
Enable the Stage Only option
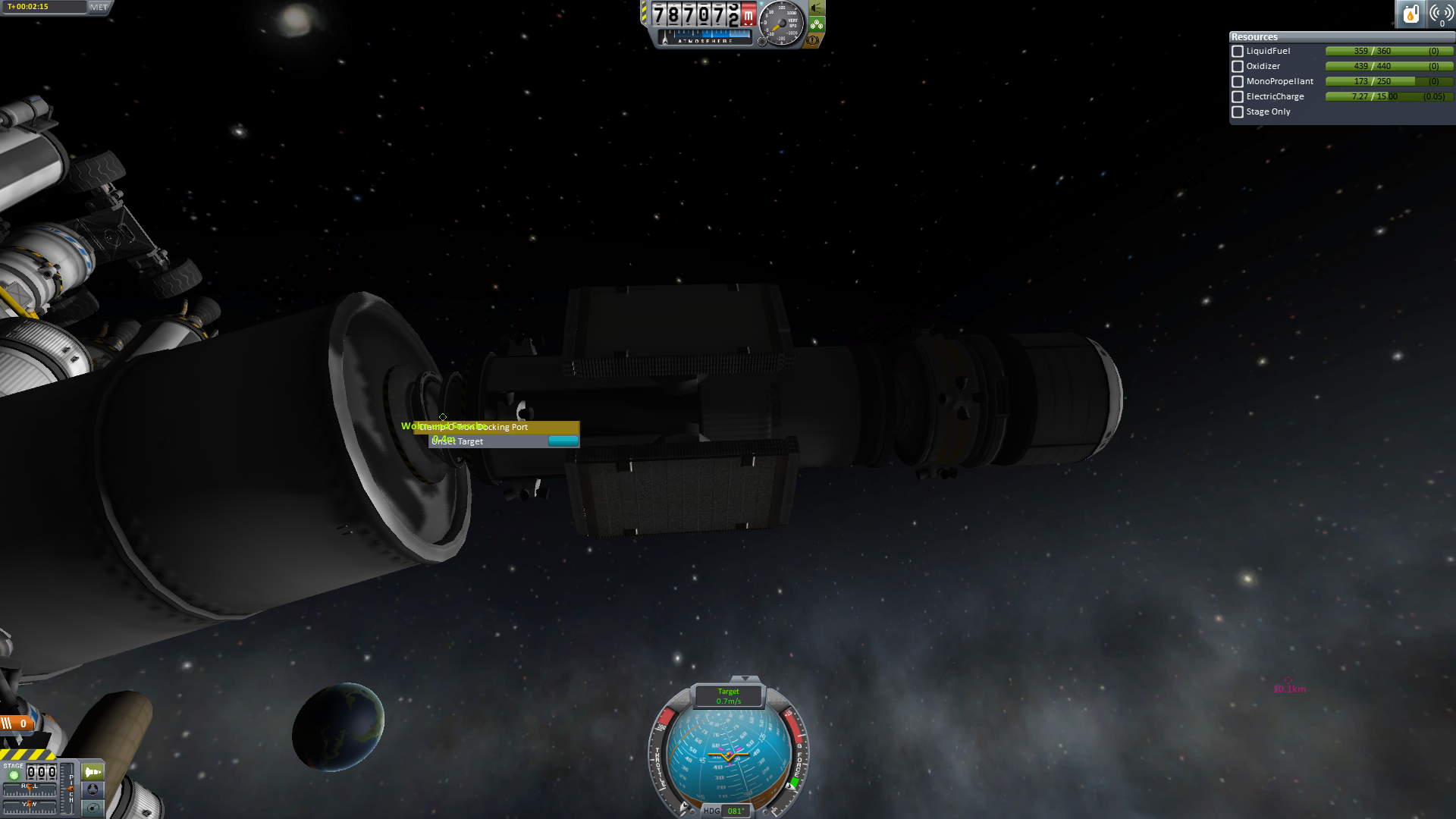pos(1238,112)
